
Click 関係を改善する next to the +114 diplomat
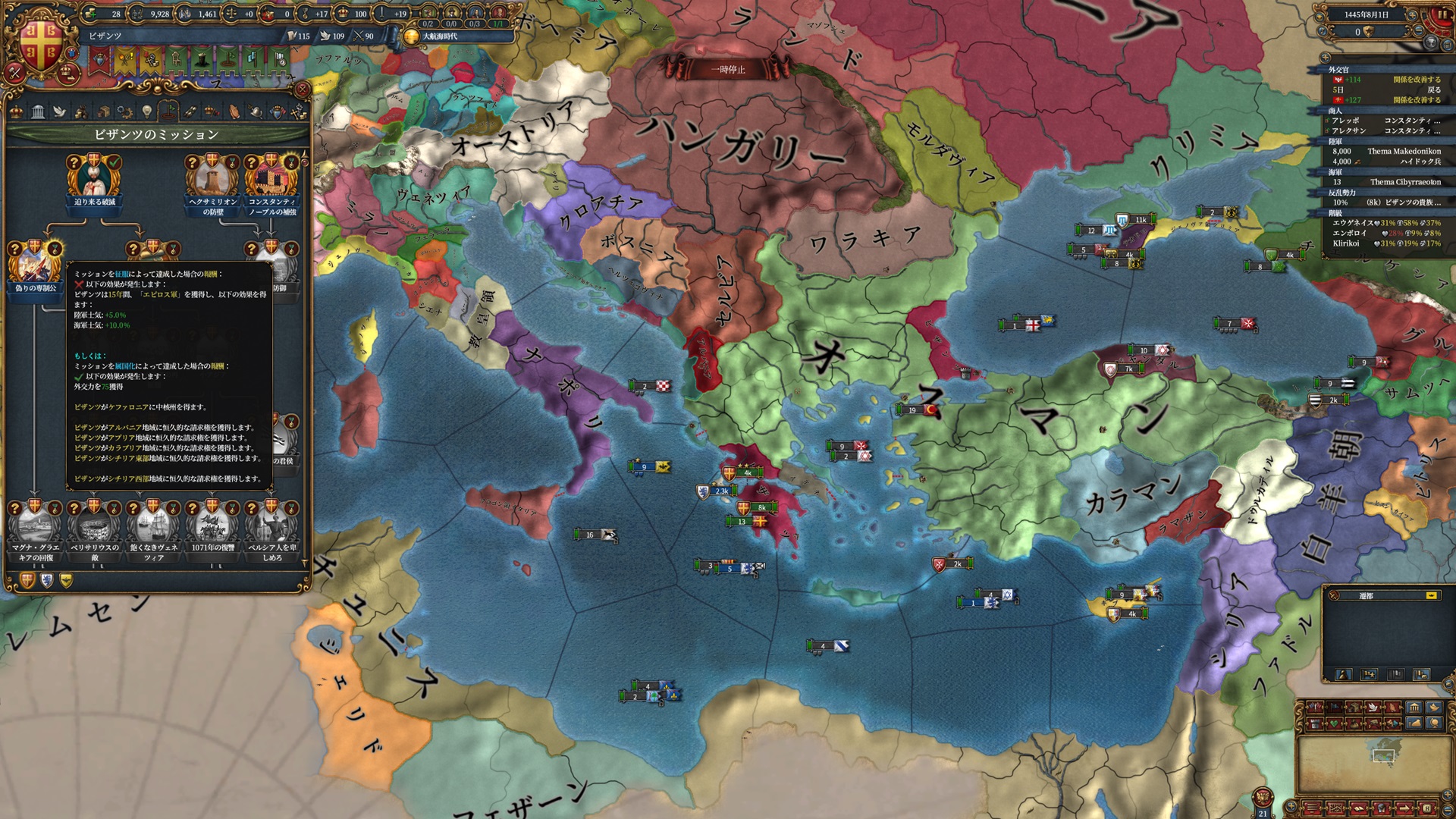[1417, 80]
